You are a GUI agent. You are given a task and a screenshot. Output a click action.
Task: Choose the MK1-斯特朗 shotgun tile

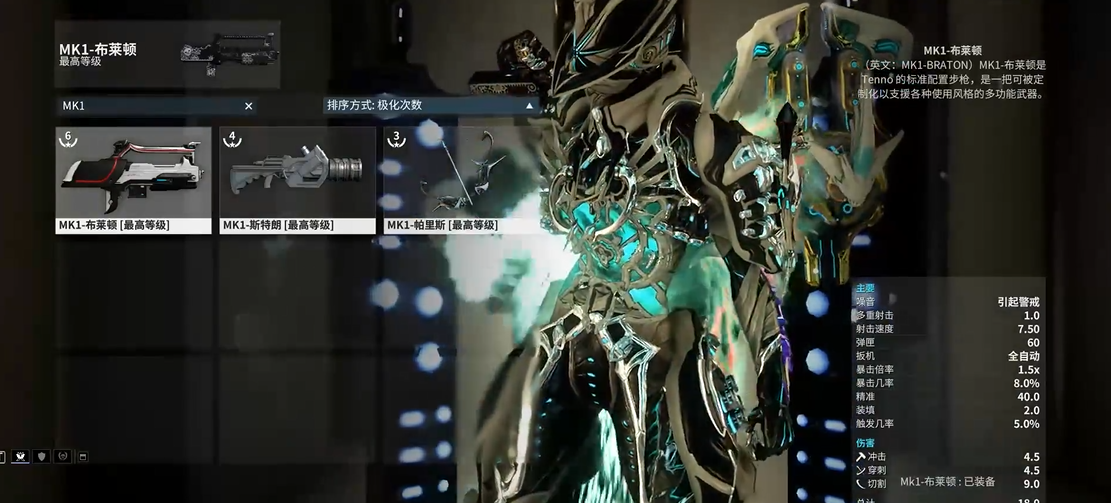[297, 179]
